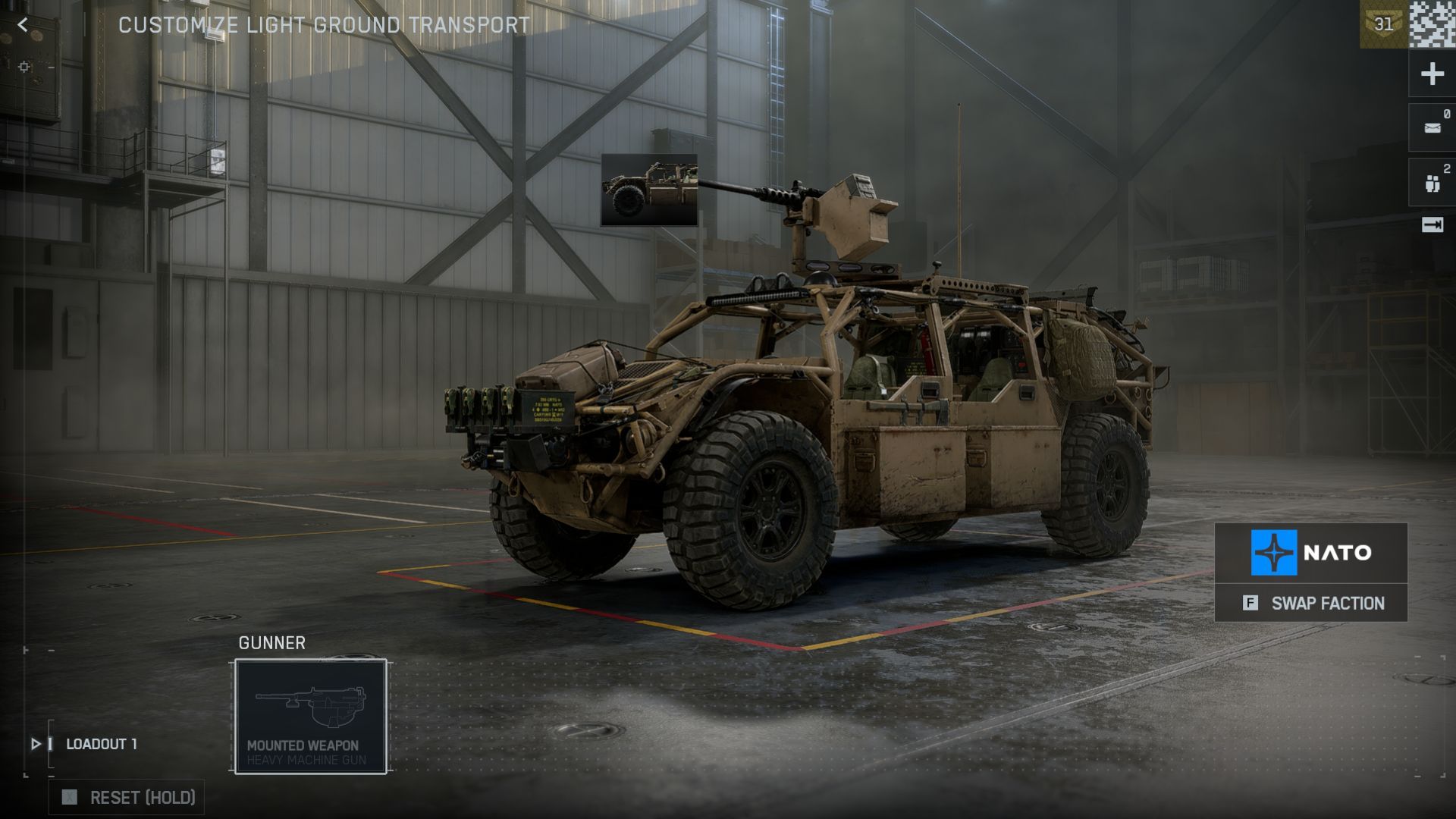Go back using the top-left arrow
1456x819 pixels.
click(23, 25)
